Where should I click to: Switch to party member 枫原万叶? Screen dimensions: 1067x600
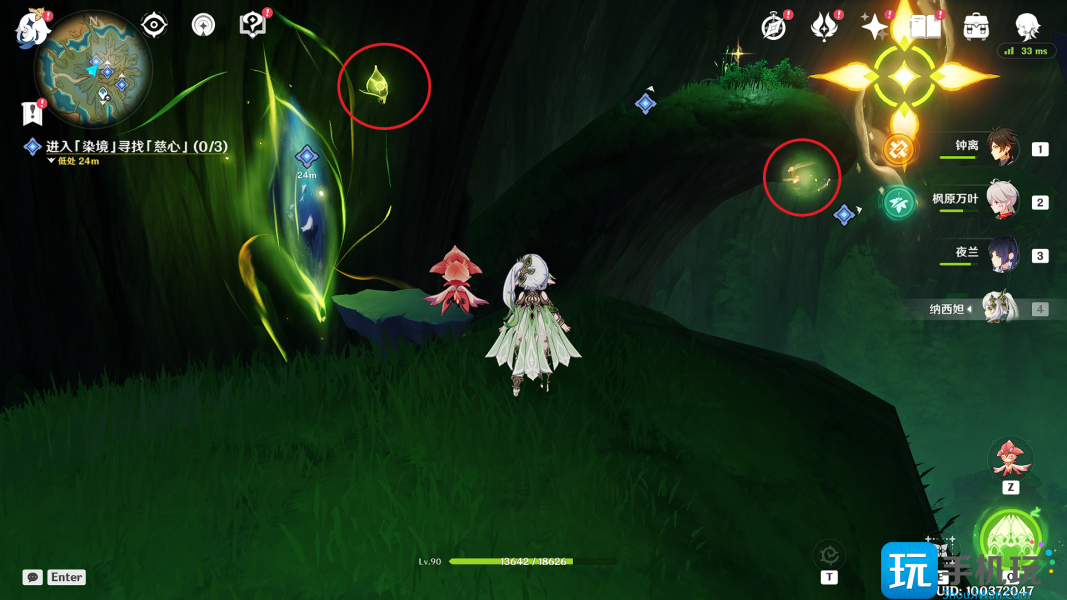click(x=1001, y=201)
